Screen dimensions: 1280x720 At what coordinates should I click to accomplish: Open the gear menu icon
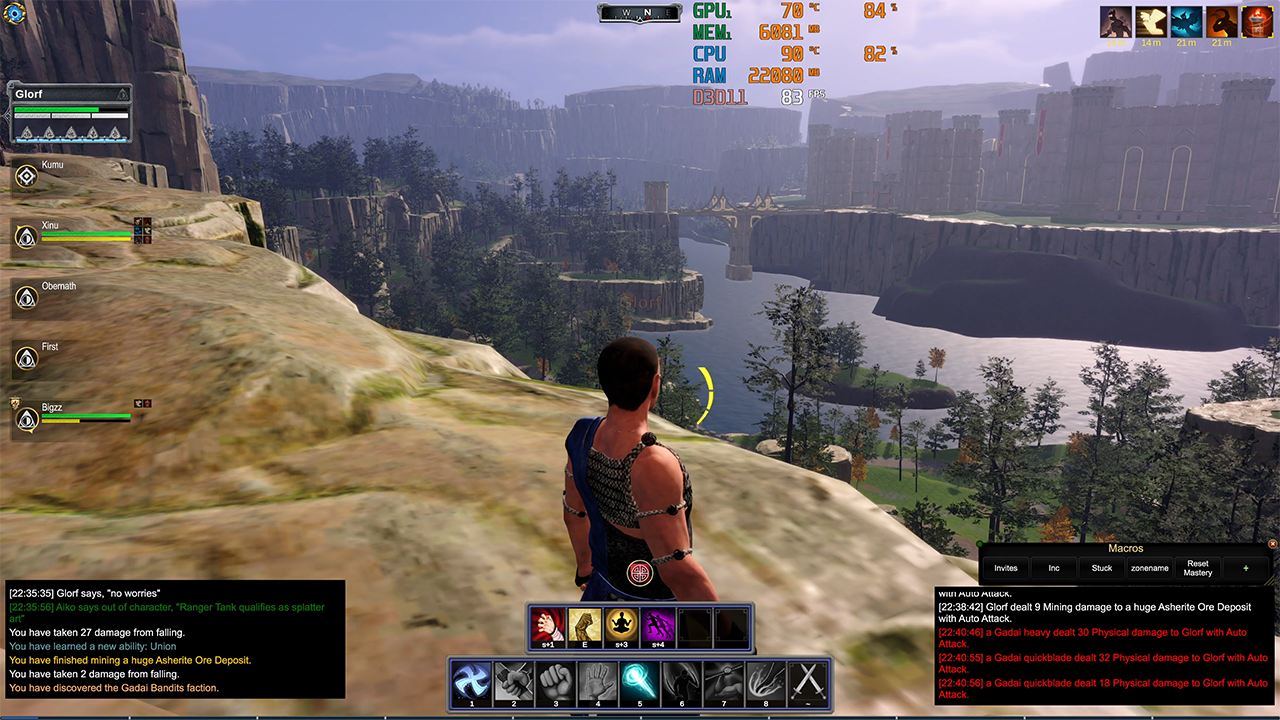[14, 14]
